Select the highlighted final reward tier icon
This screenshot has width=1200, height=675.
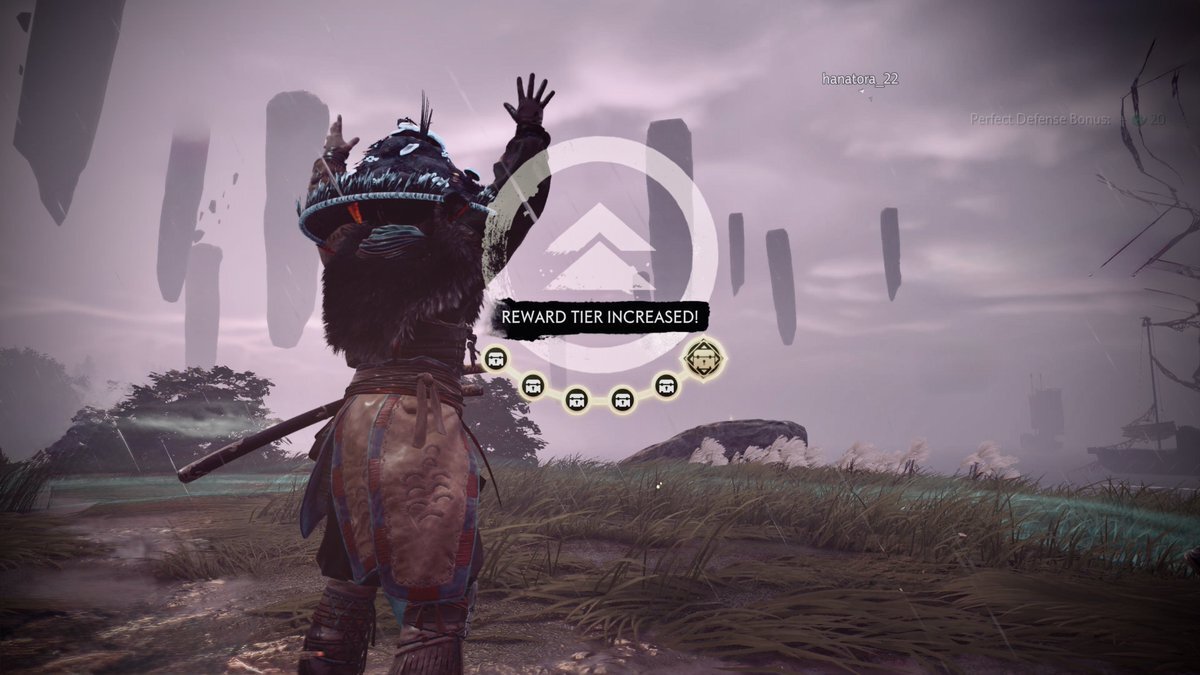pos(703,356)
